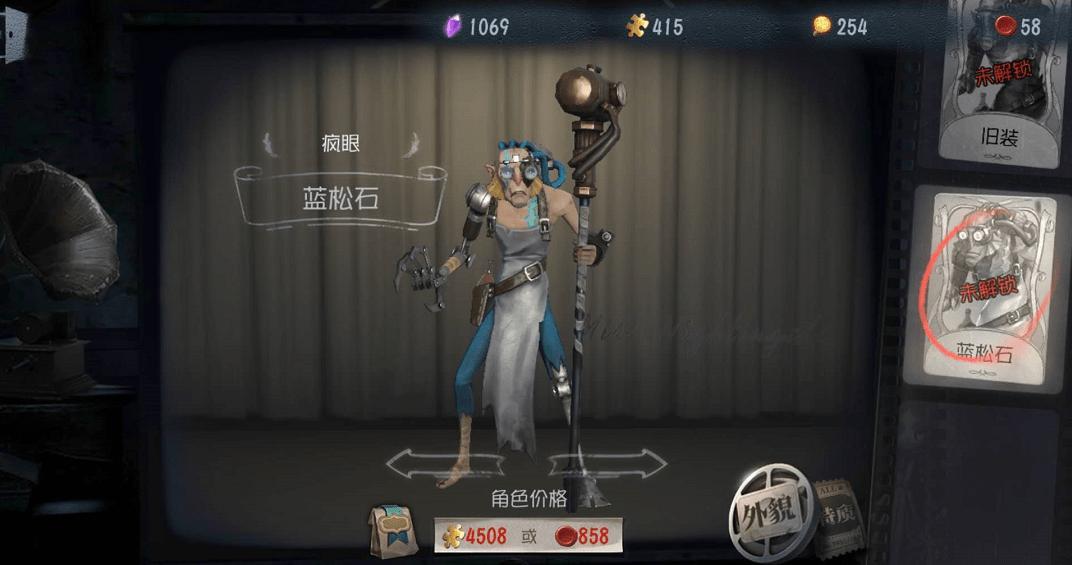Select the 旧装 costume card
This screenshot has width=1072, height=565.
[x=999, y=82]
